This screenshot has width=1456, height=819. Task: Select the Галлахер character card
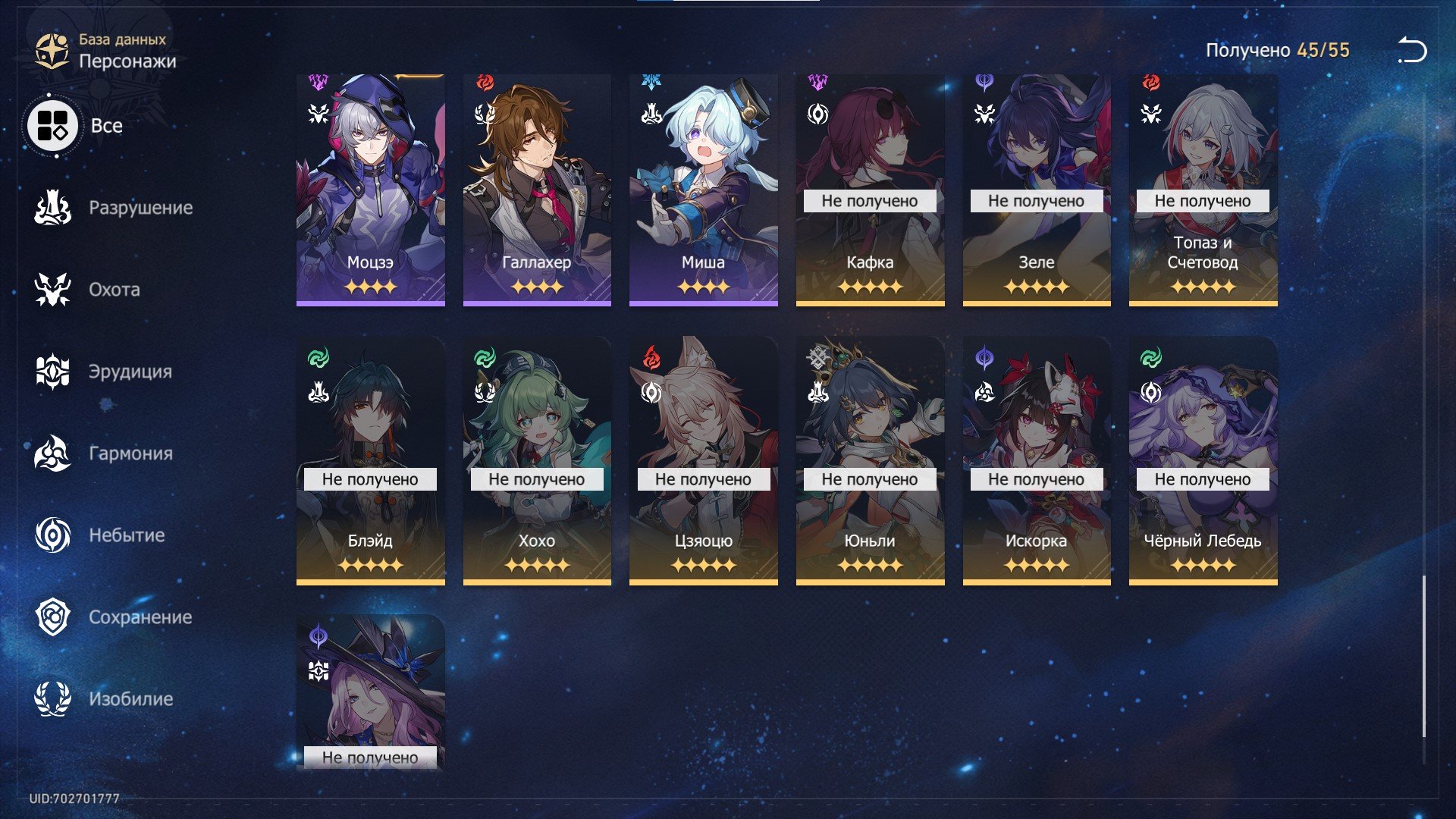point(537,190)
